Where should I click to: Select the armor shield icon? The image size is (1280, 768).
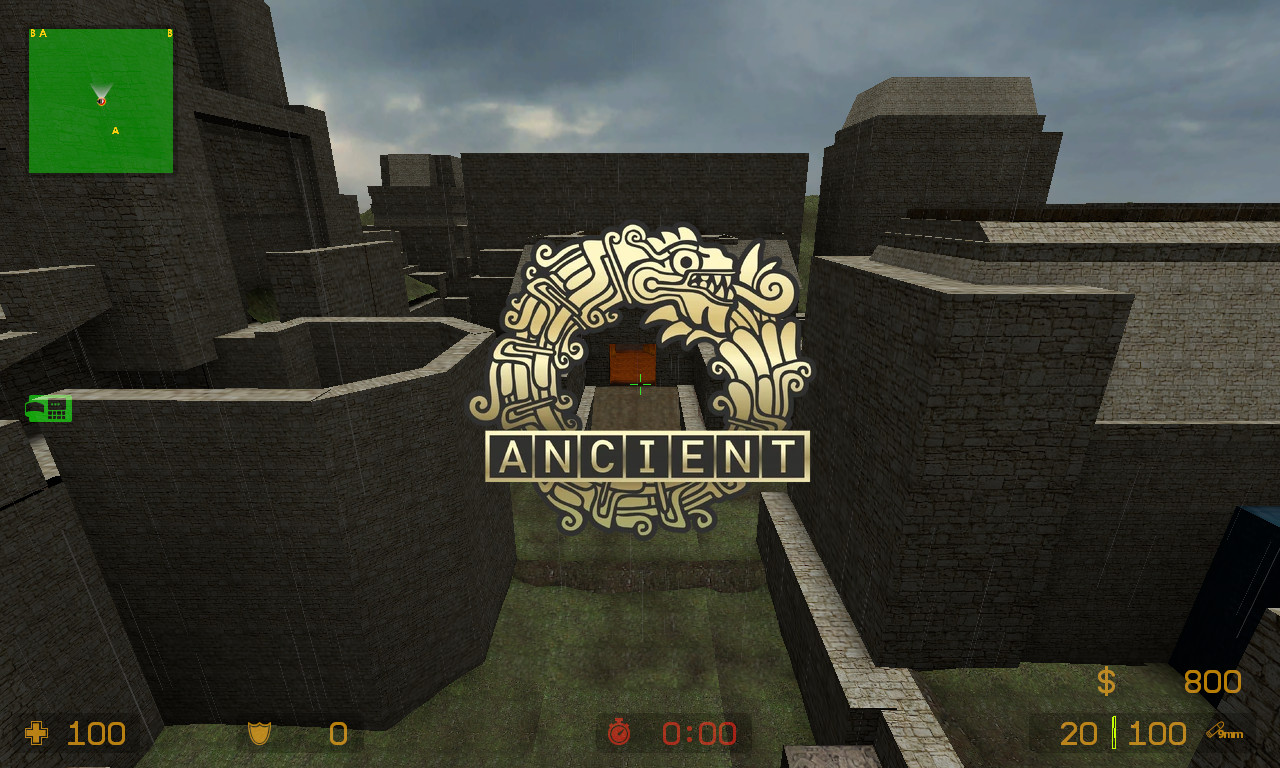(262, 734)
